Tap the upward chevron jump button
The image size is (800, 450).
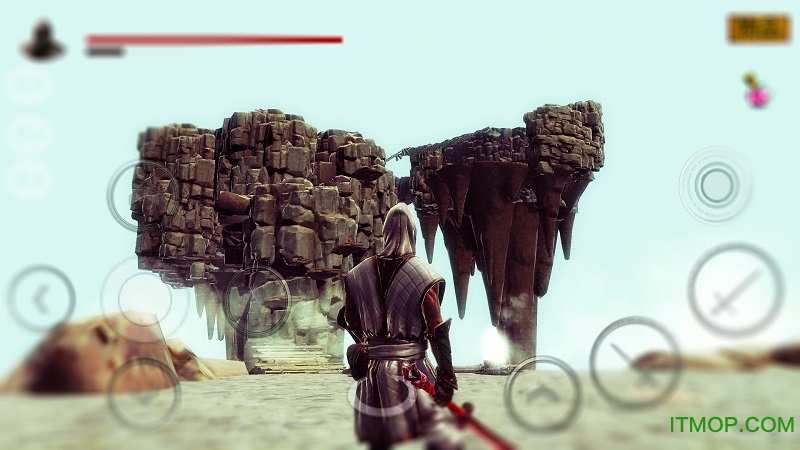(542, 393)
